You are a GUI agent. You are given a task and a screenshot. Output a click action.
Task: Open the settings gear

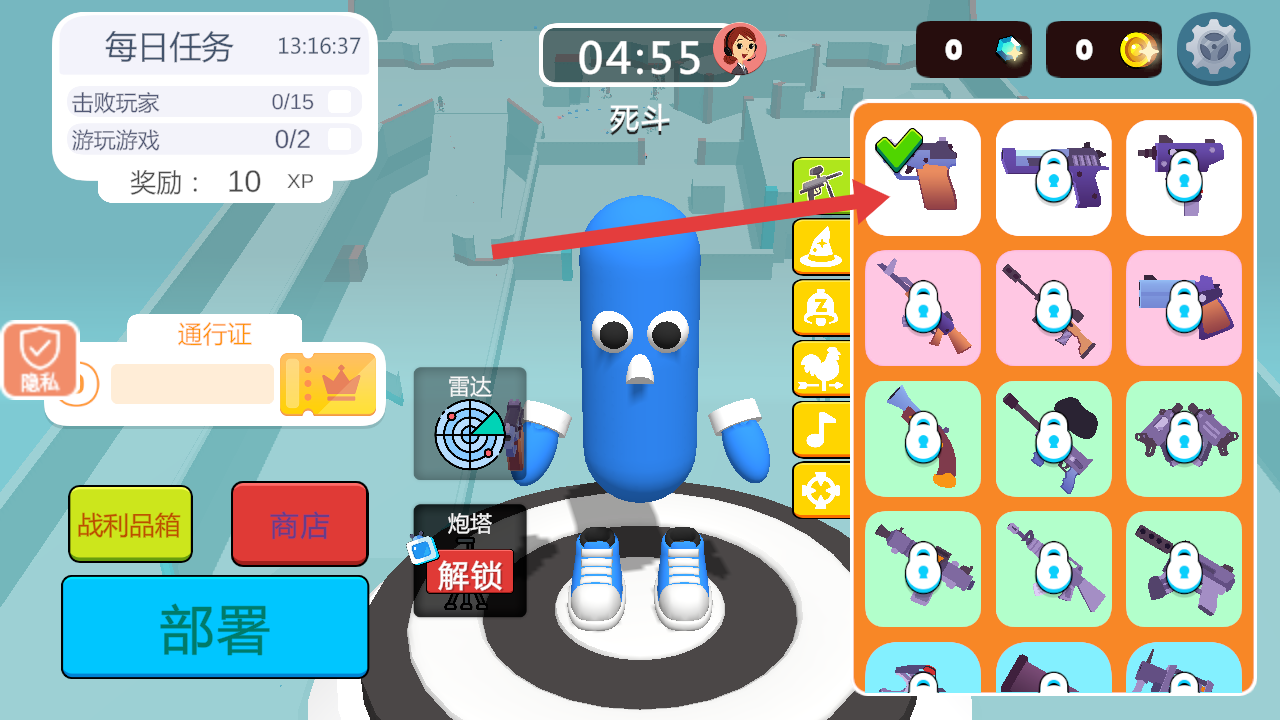[1213, 48]
